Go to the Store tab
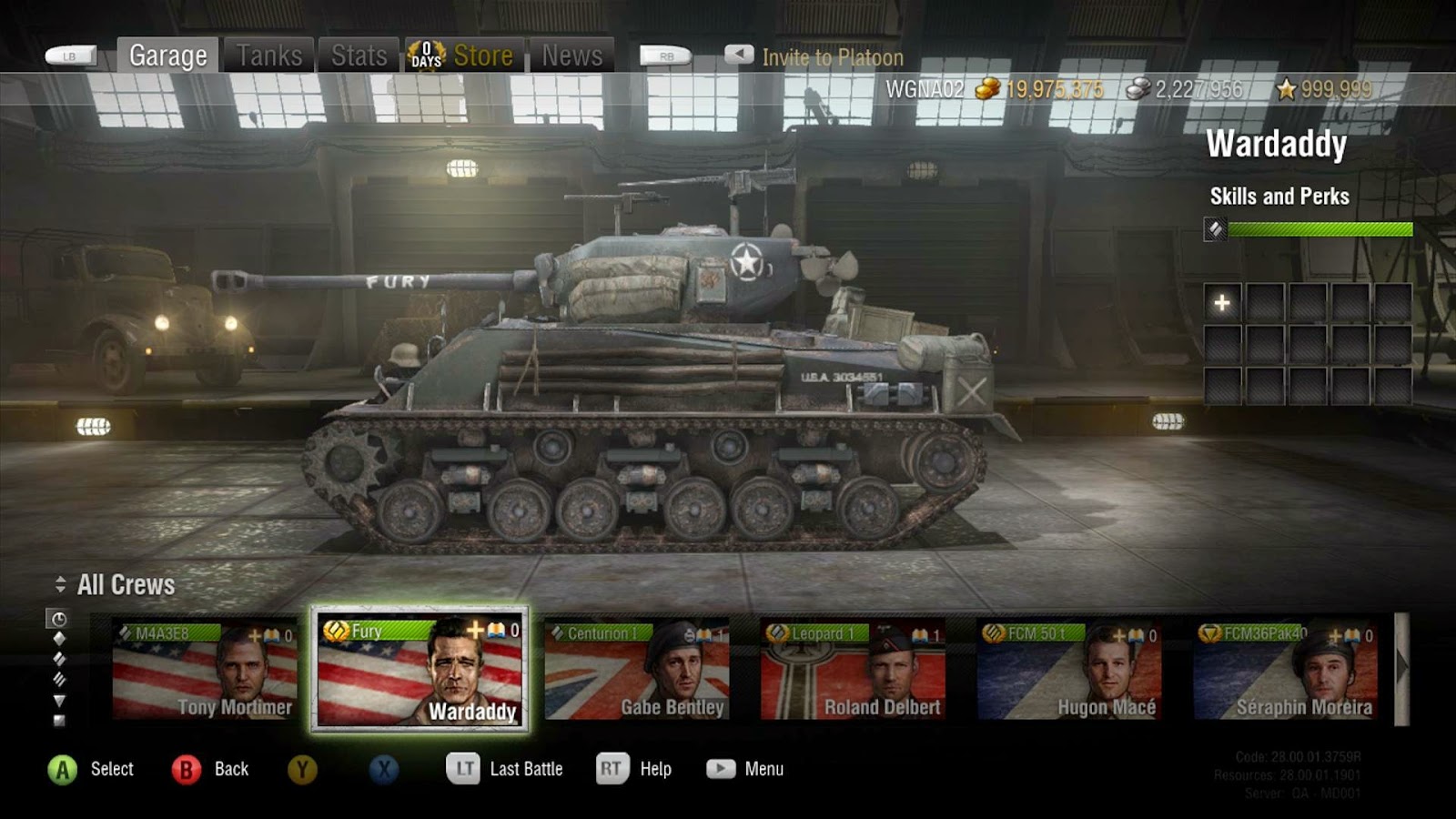The image size is (1456, 819). (465, 56)
